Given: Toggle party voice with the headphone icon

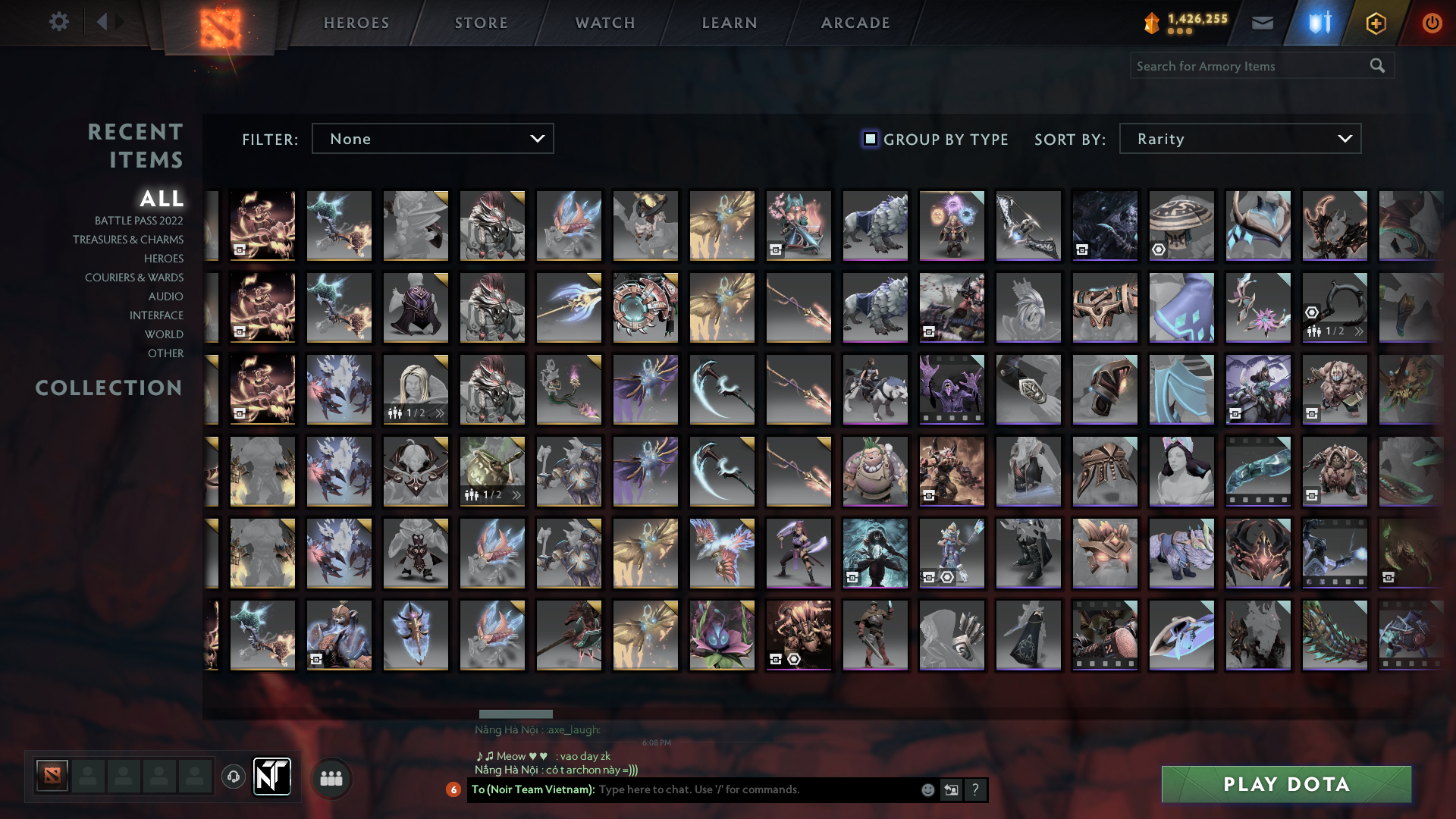Looking at the screenshot, I should 234,777.
